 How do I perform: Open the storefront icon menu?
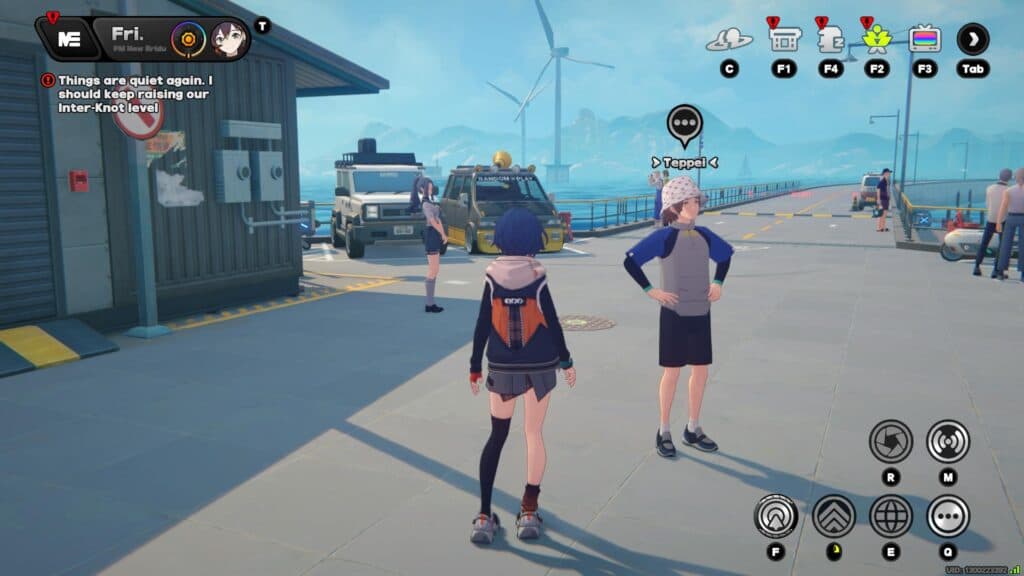784,39
